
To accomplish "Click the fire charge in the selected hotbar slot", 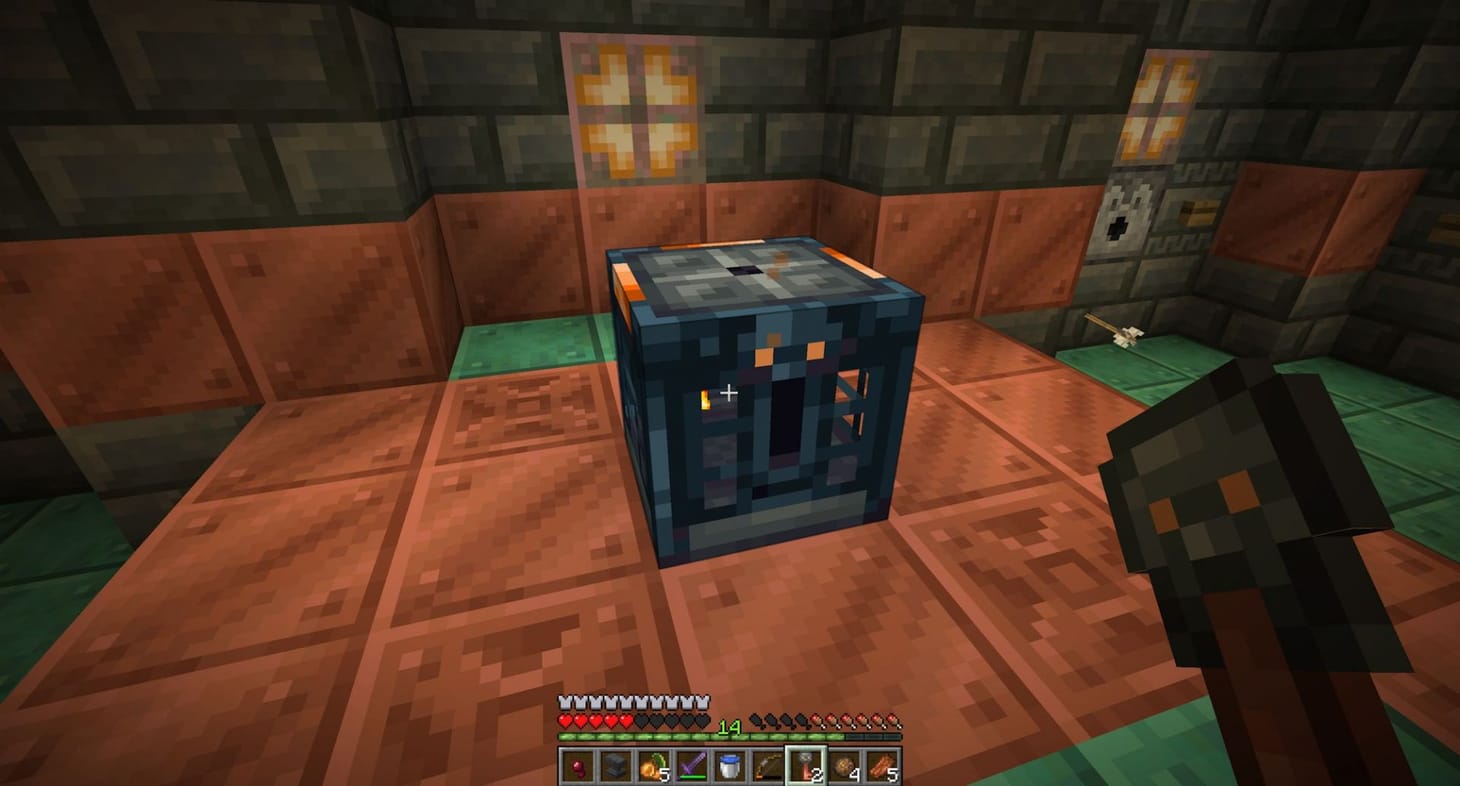I will tap(807, 765).
